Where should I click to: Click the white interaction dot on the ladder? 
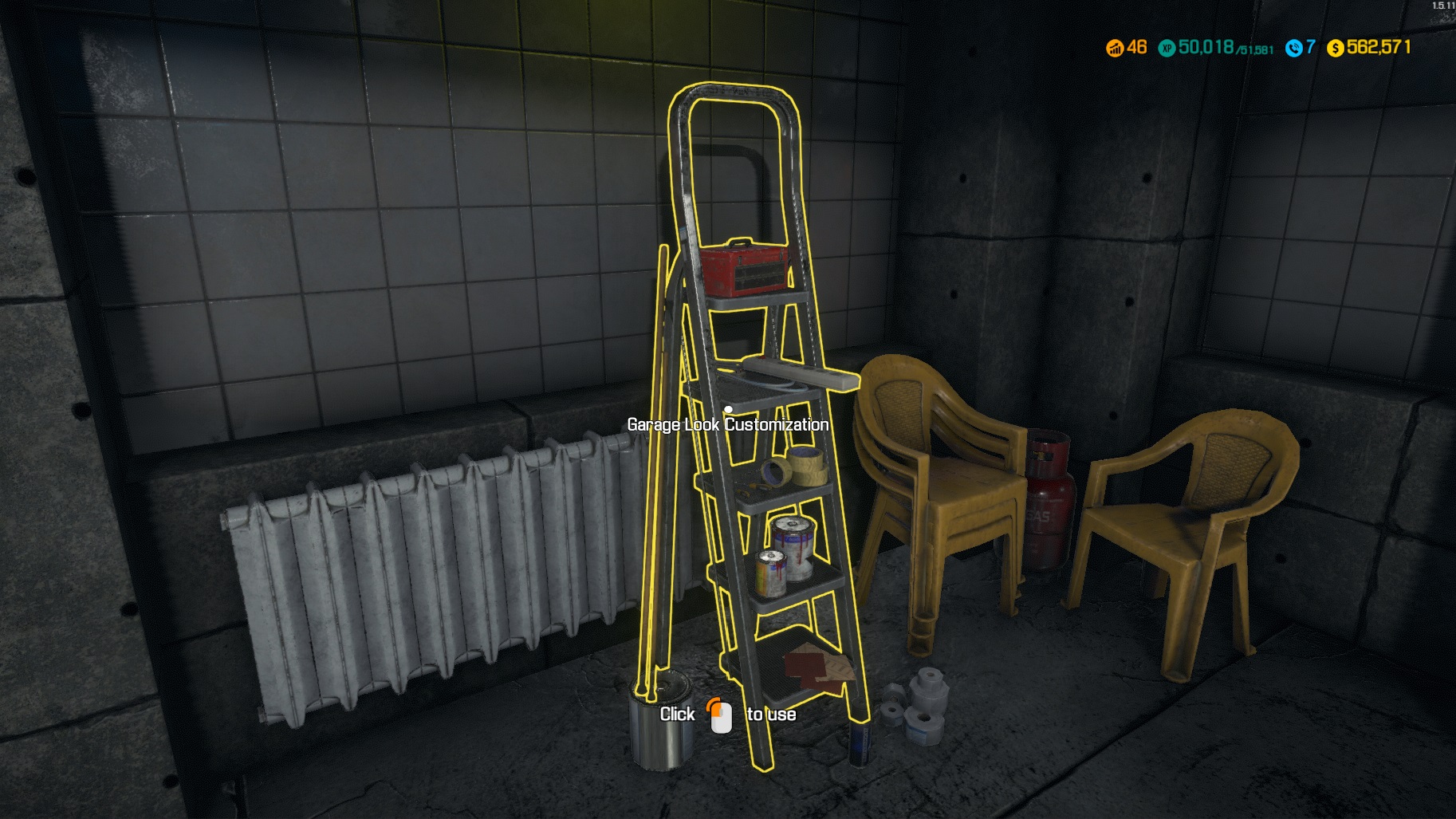coord(727,408)
